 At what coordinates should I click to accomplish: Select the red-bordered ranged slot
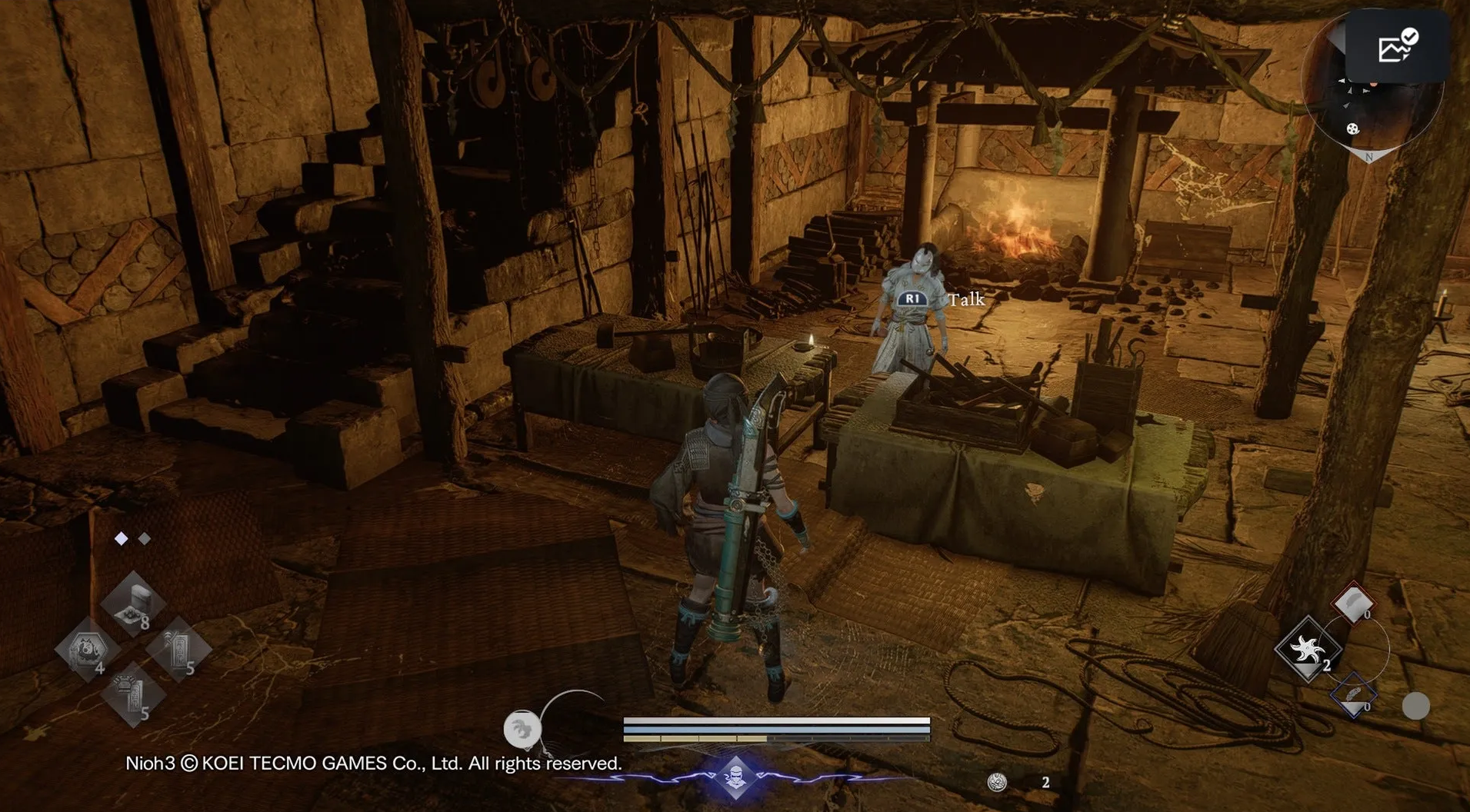1353,603
